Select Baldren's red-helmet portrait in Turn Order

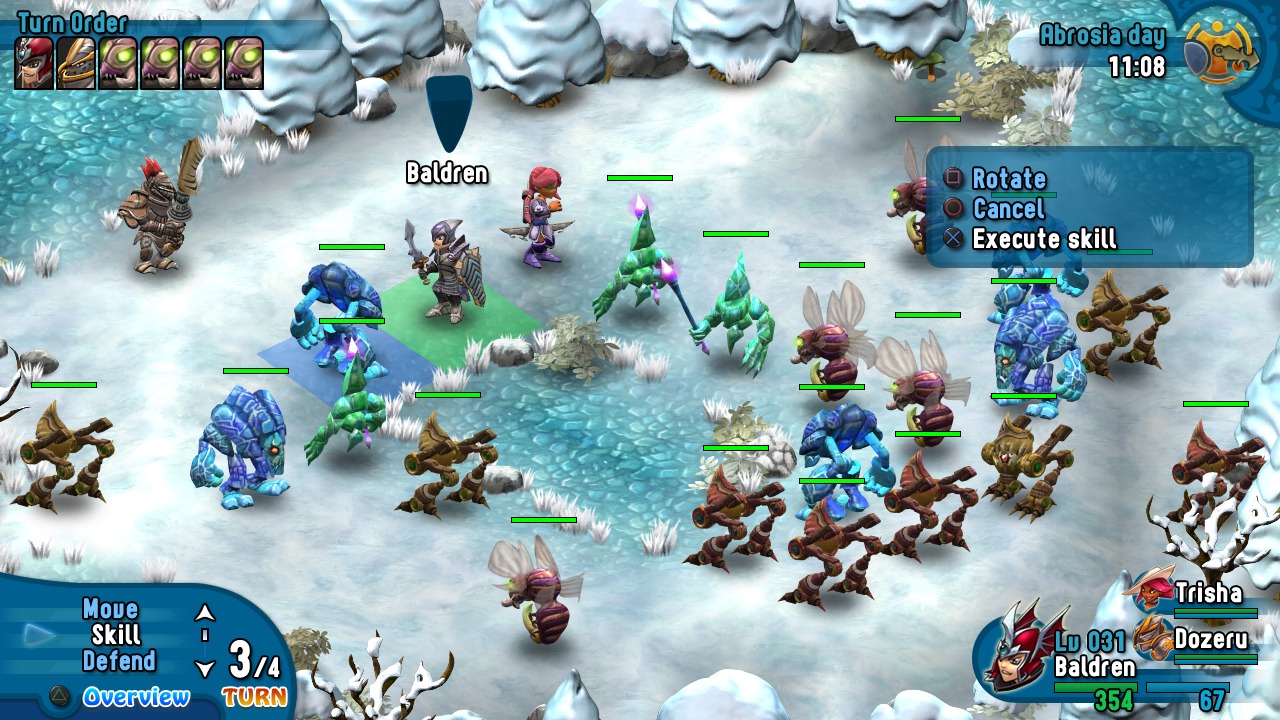34,64
